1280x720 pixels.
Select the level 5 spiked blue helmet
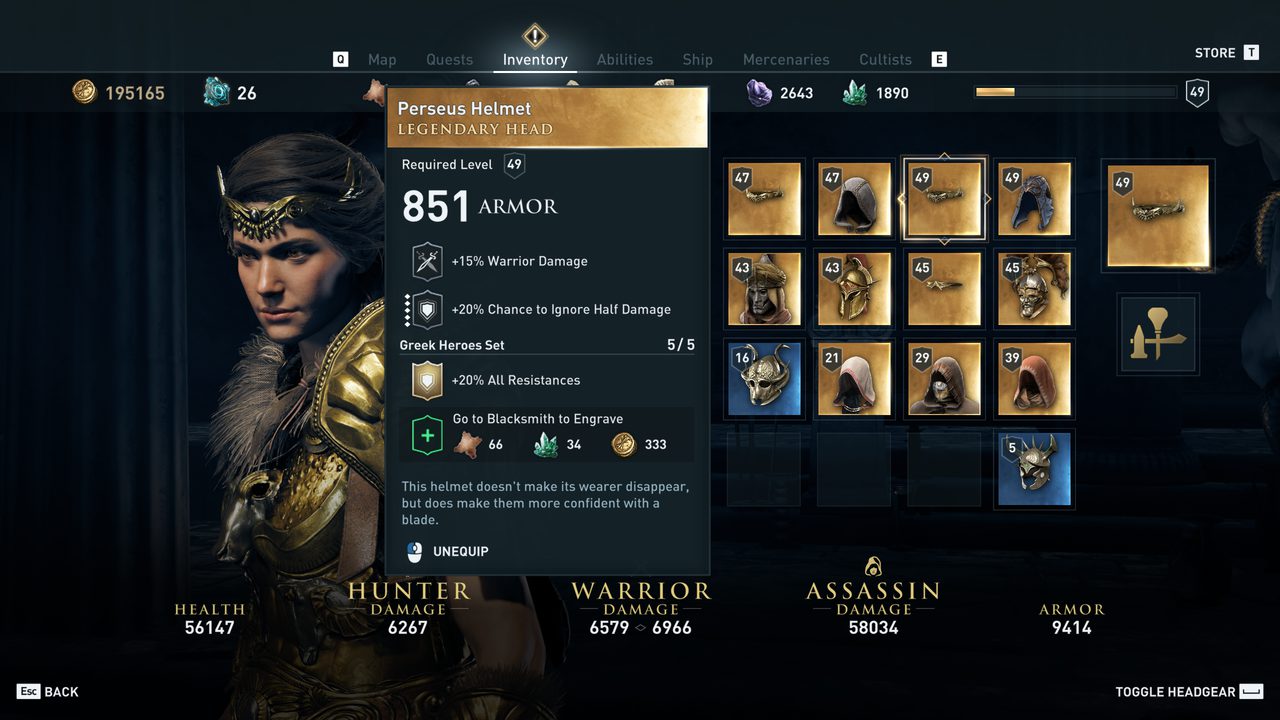point(1034,469)
